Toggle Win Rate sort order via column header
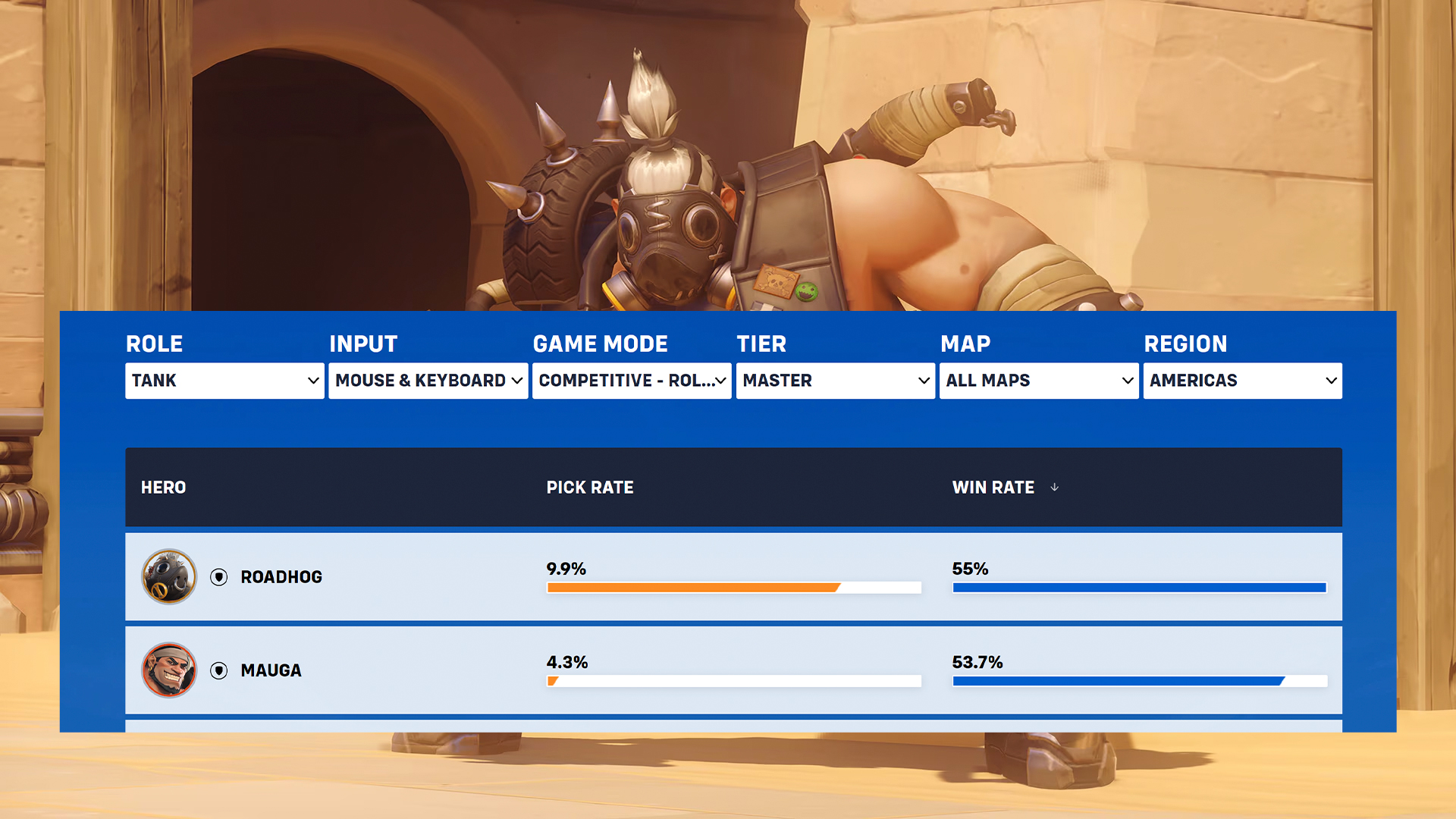Viewport: 1456px width, 819px height. [994, 488]
